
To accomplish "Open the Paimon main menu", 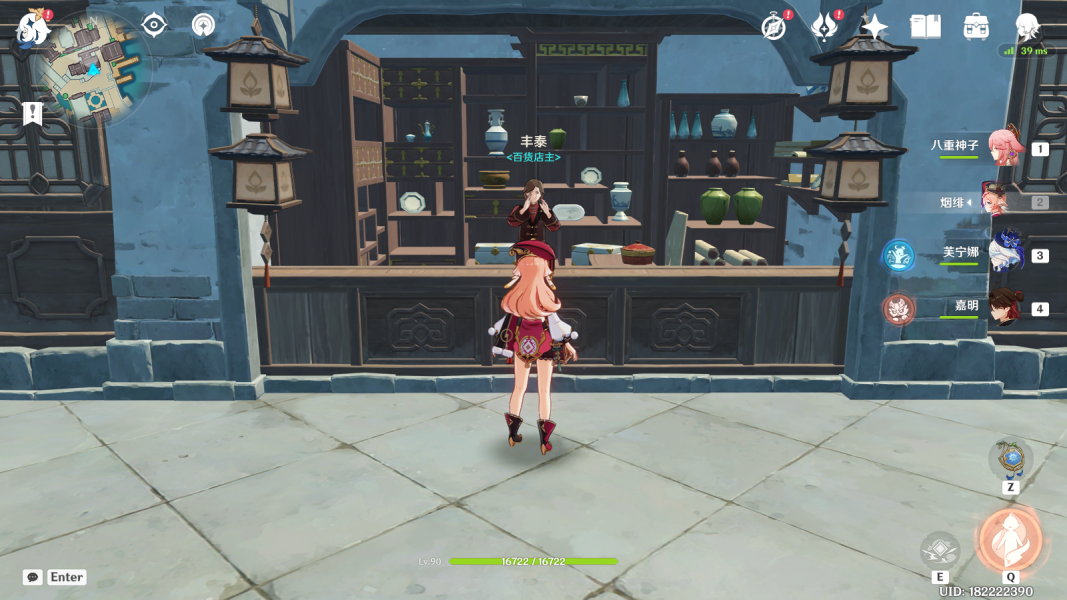I will 34,29.
